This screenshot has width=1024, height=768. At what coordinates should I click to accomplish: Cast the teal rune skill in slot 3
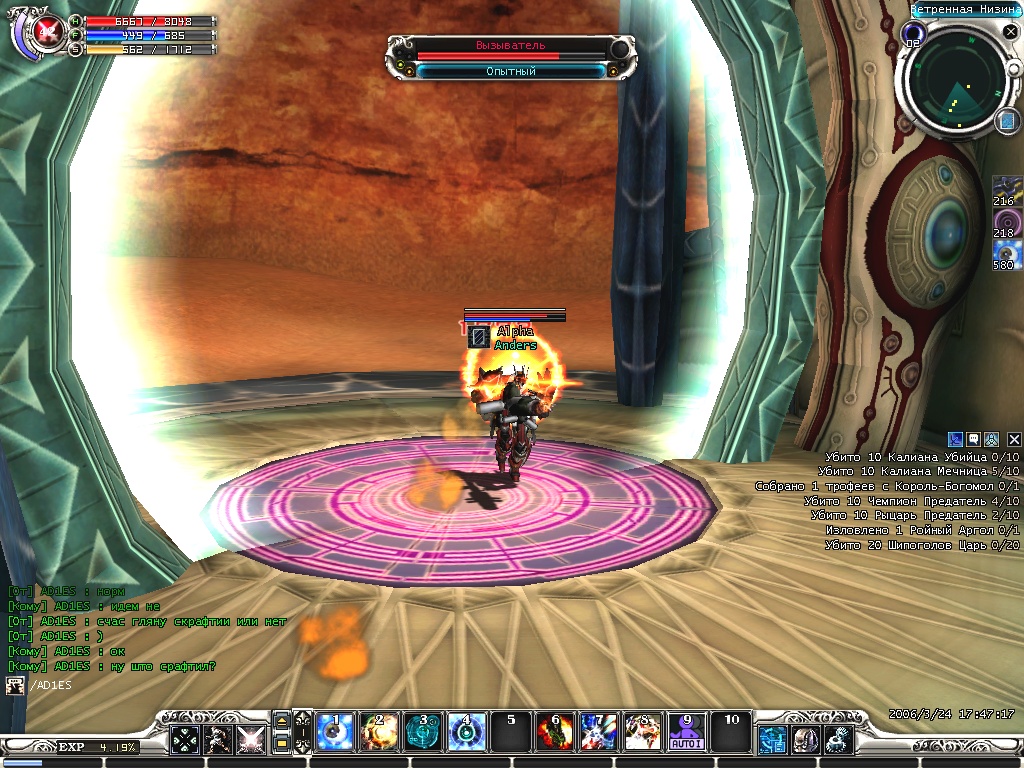(423, 732)
